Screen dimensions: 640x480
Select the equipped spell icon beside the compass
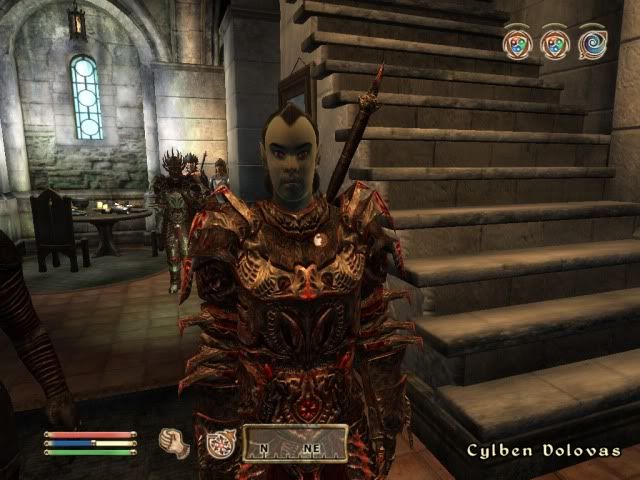(x=220, y=443)
